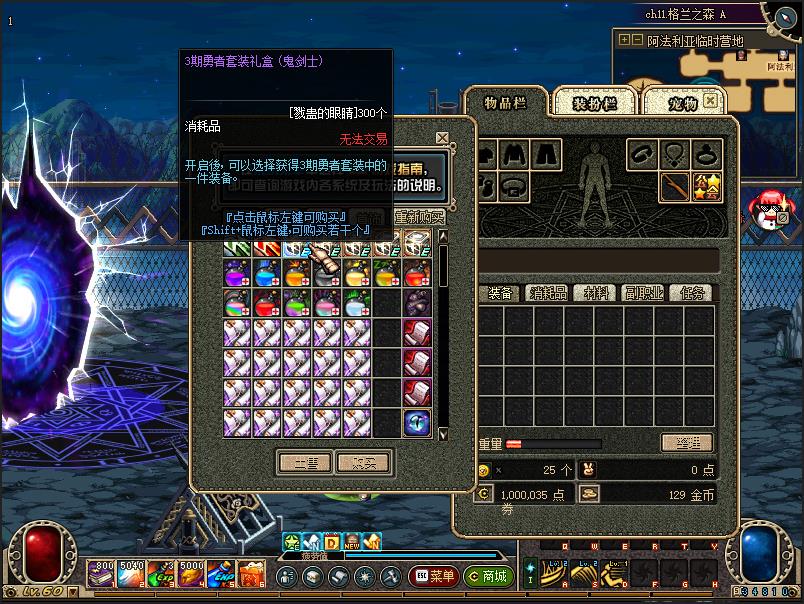Click the 出售 (sell) button

pyautogui.click(x=305, y=463)
